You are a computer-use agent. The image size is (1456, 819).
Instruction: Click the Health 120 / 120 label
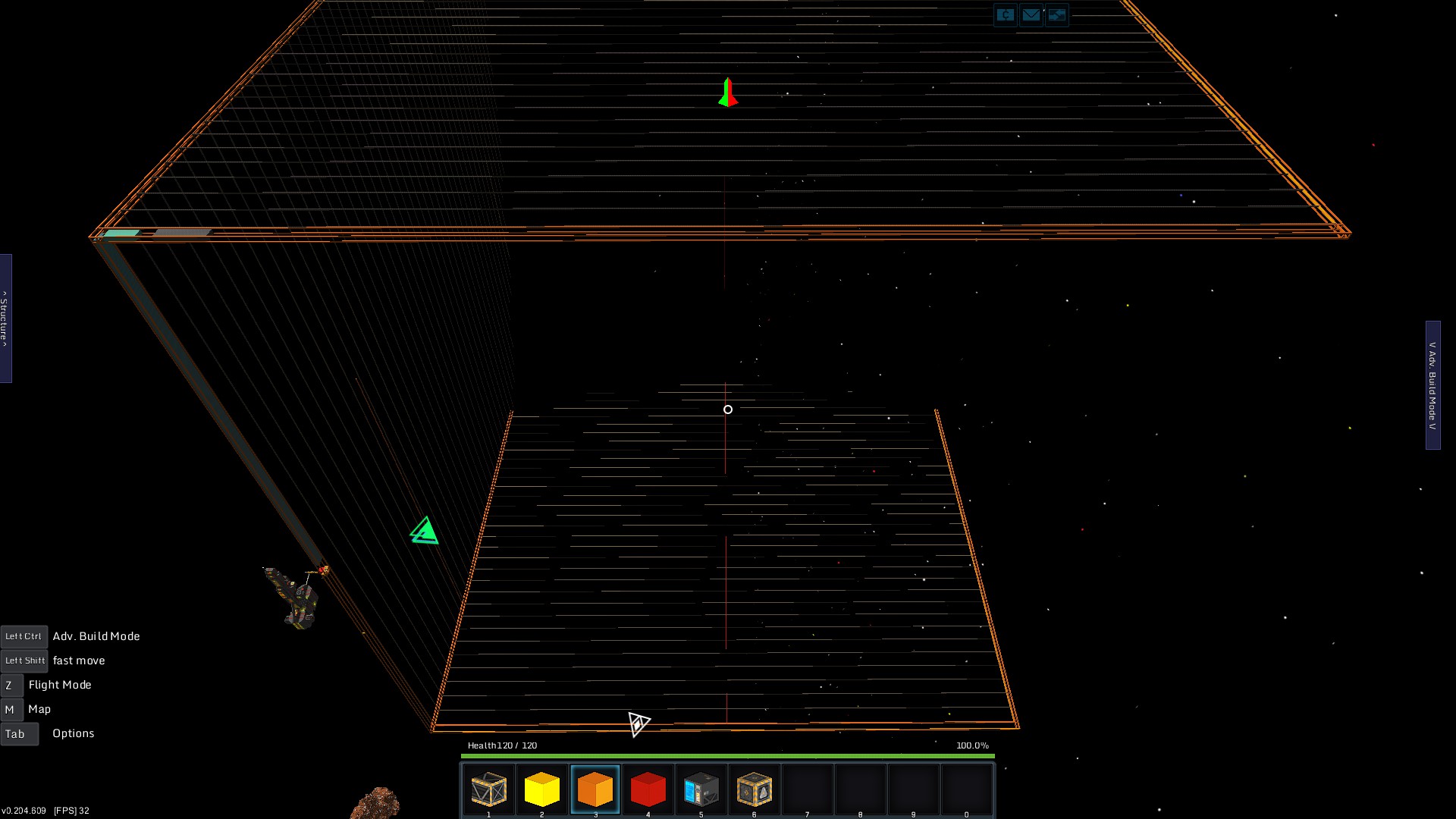(500, 745)
